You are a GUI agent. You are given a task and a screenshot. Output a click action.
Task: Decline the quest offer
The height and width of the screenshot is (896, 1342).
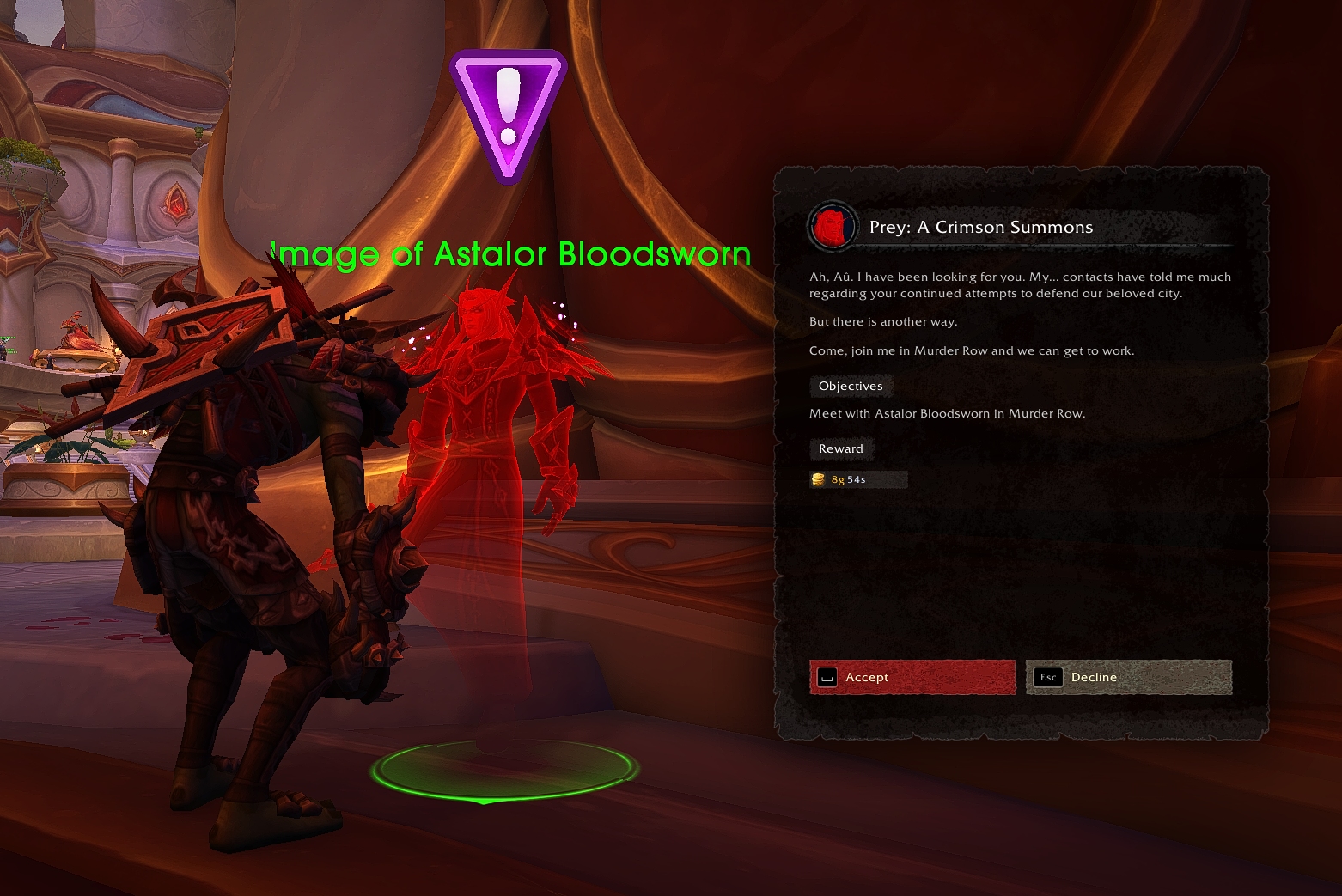point(1128,677)
